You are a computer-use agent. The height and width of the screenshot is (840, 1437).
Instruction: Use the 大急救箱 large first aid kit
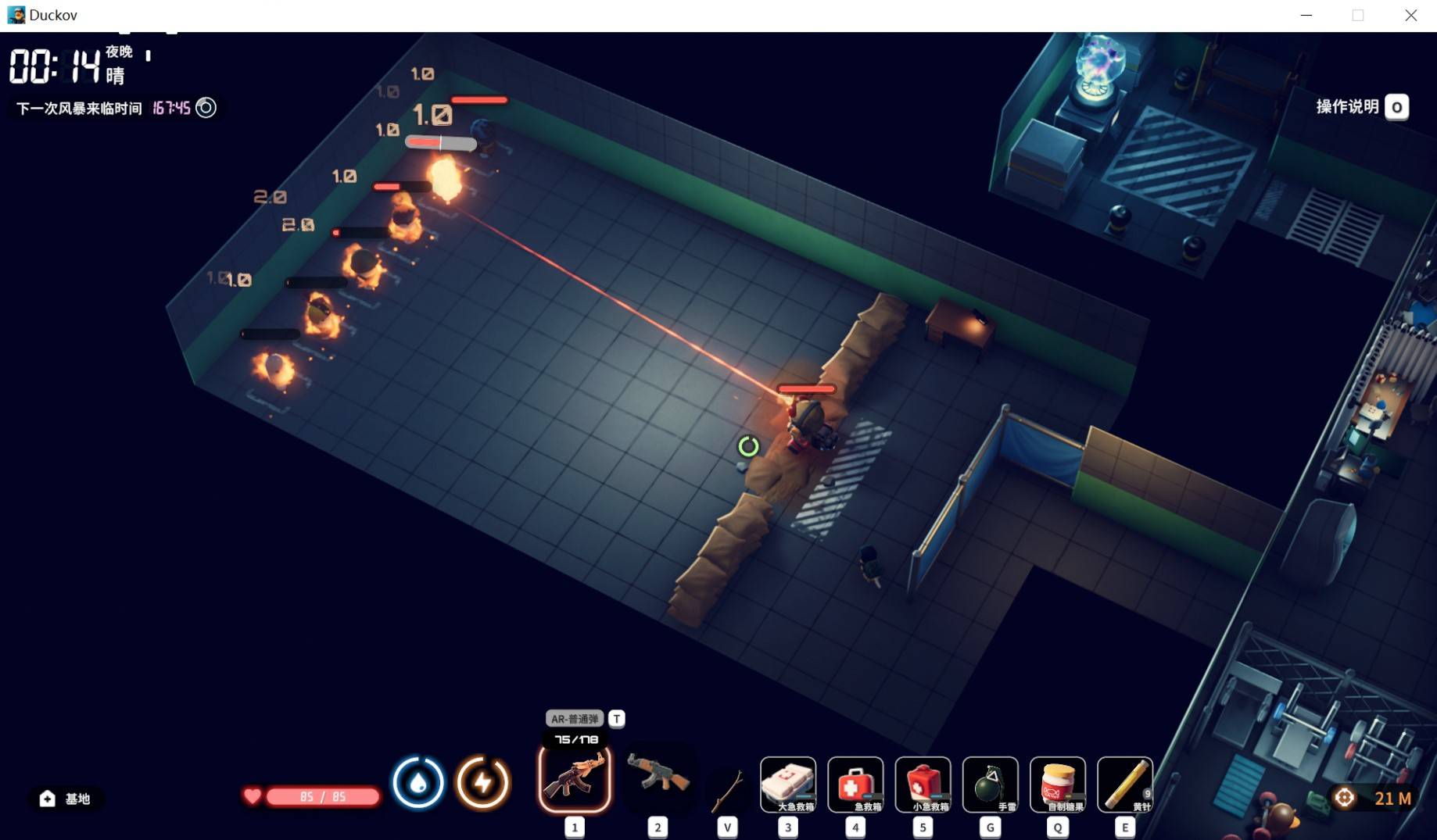click(x=788, y=784)
